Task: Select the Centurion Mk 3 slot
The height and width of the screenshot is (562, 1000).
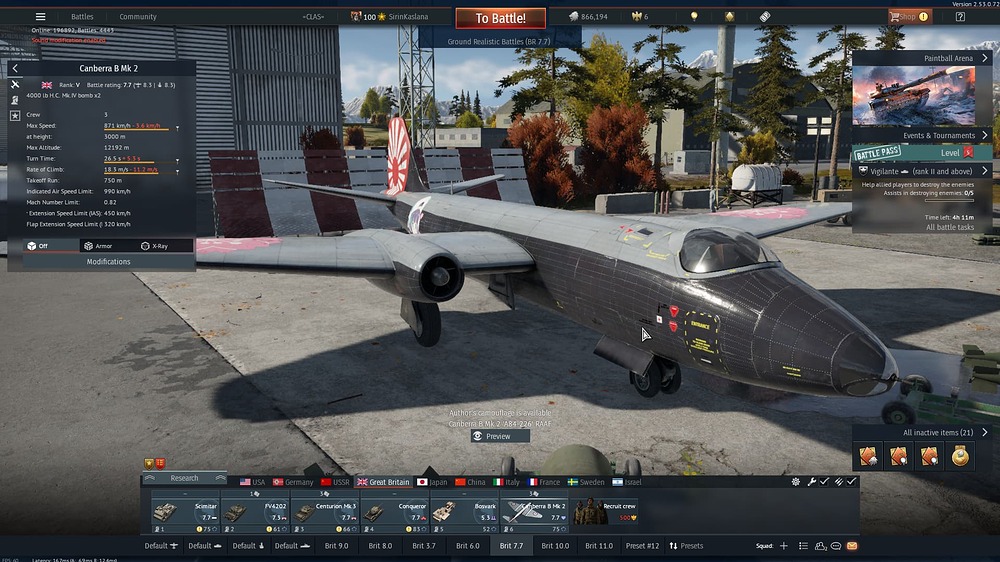Action: tap(324, 511)
